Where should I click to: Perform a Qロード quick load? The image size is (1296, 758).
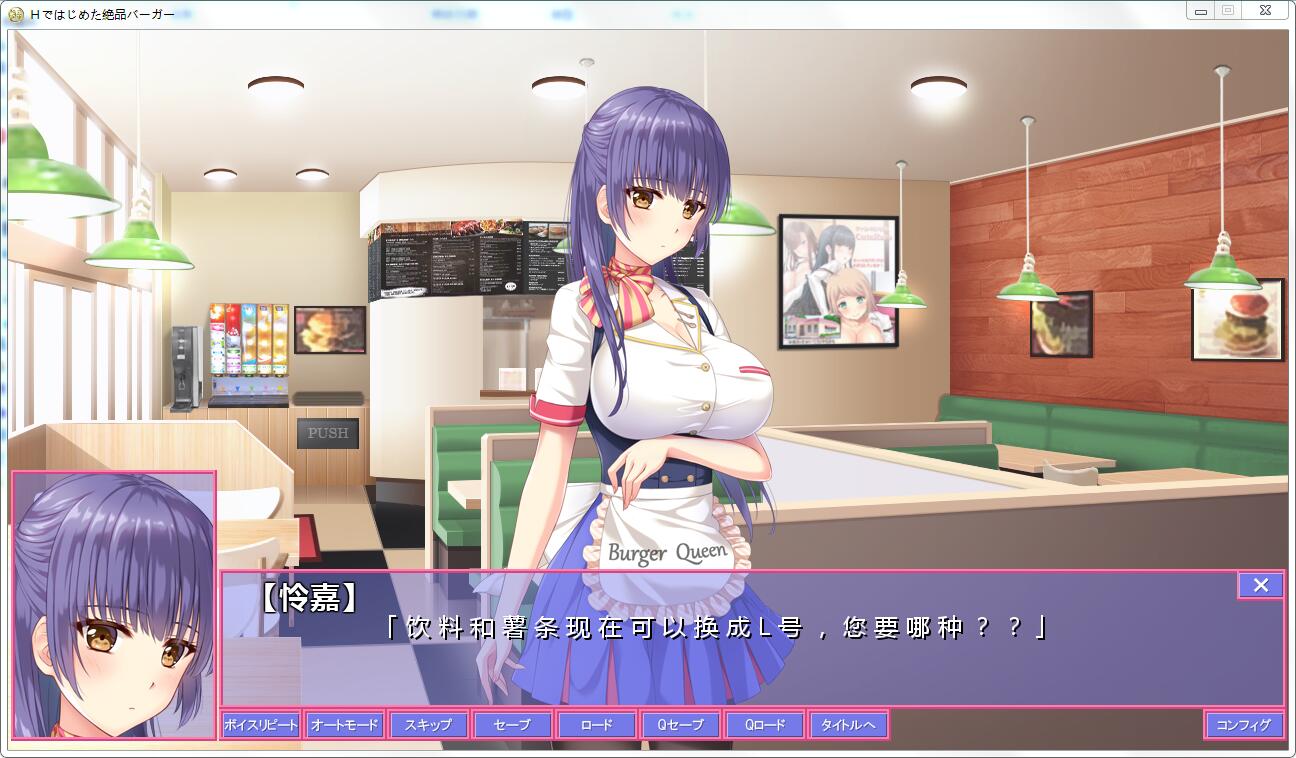pos(764,724)
